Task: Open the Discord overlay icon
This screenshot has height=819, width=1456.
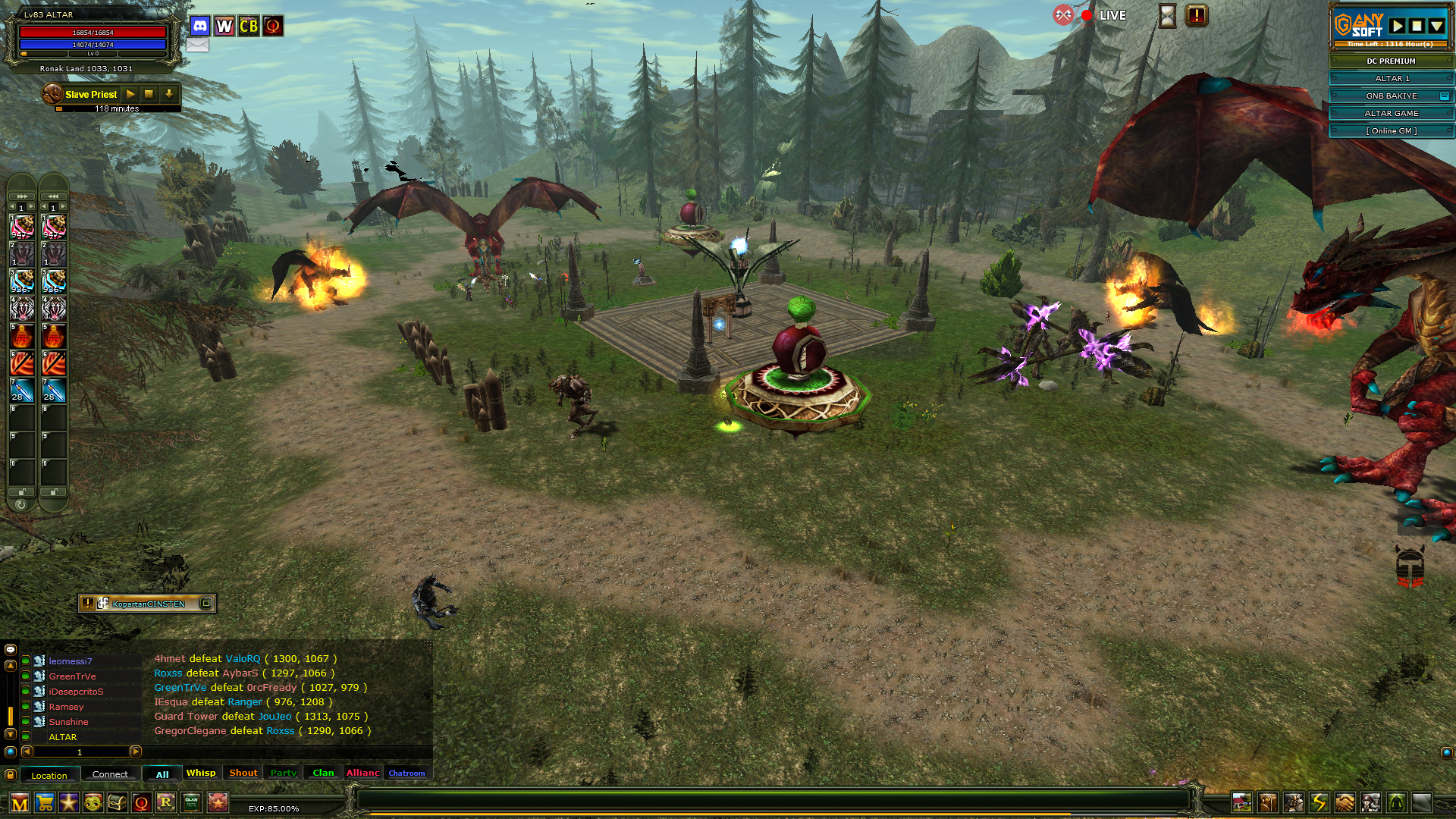Action: click(200, 26)
